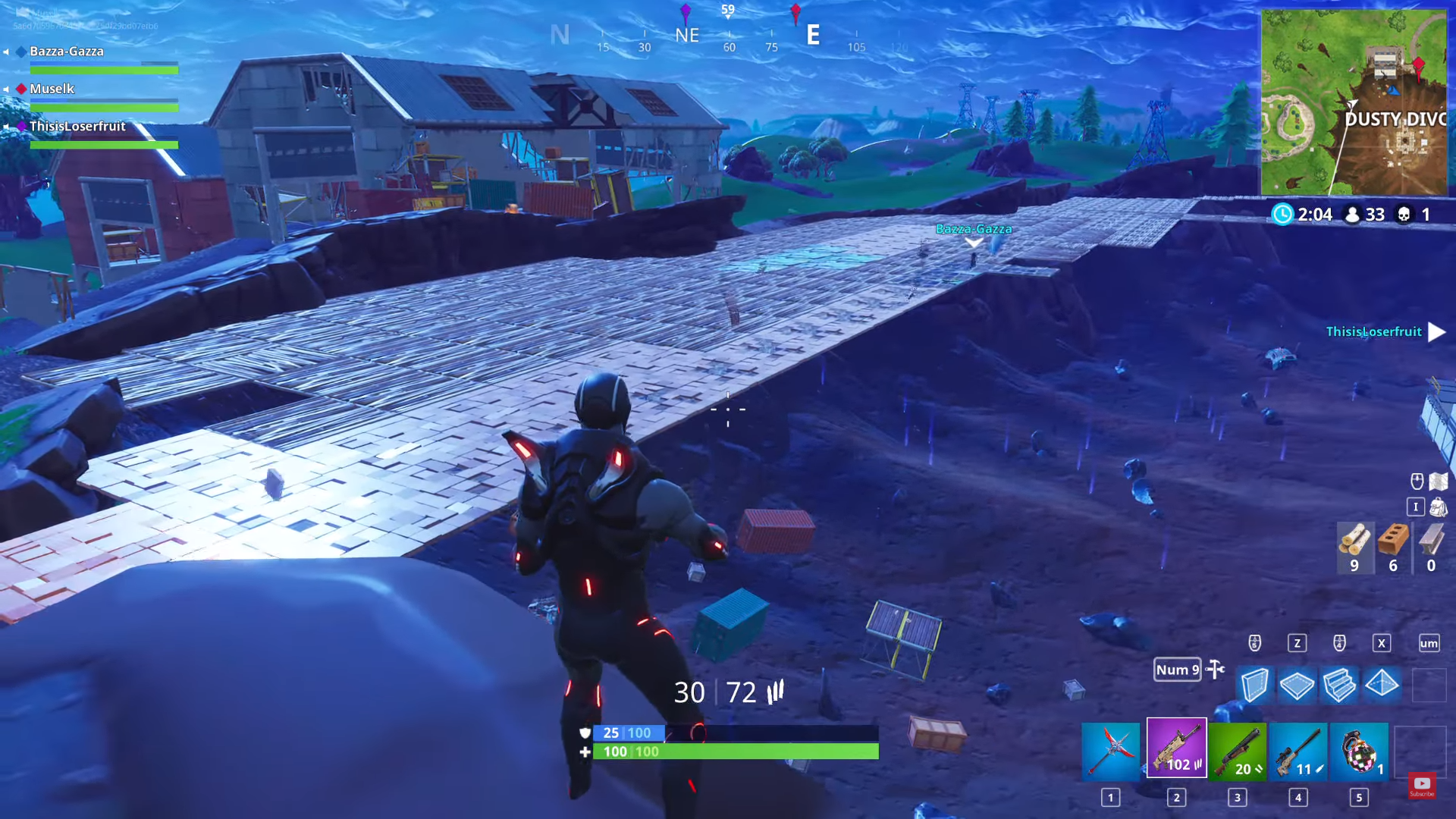Select the shotgun in slot 3
Screen dimensions: 1456x819
1238,751
